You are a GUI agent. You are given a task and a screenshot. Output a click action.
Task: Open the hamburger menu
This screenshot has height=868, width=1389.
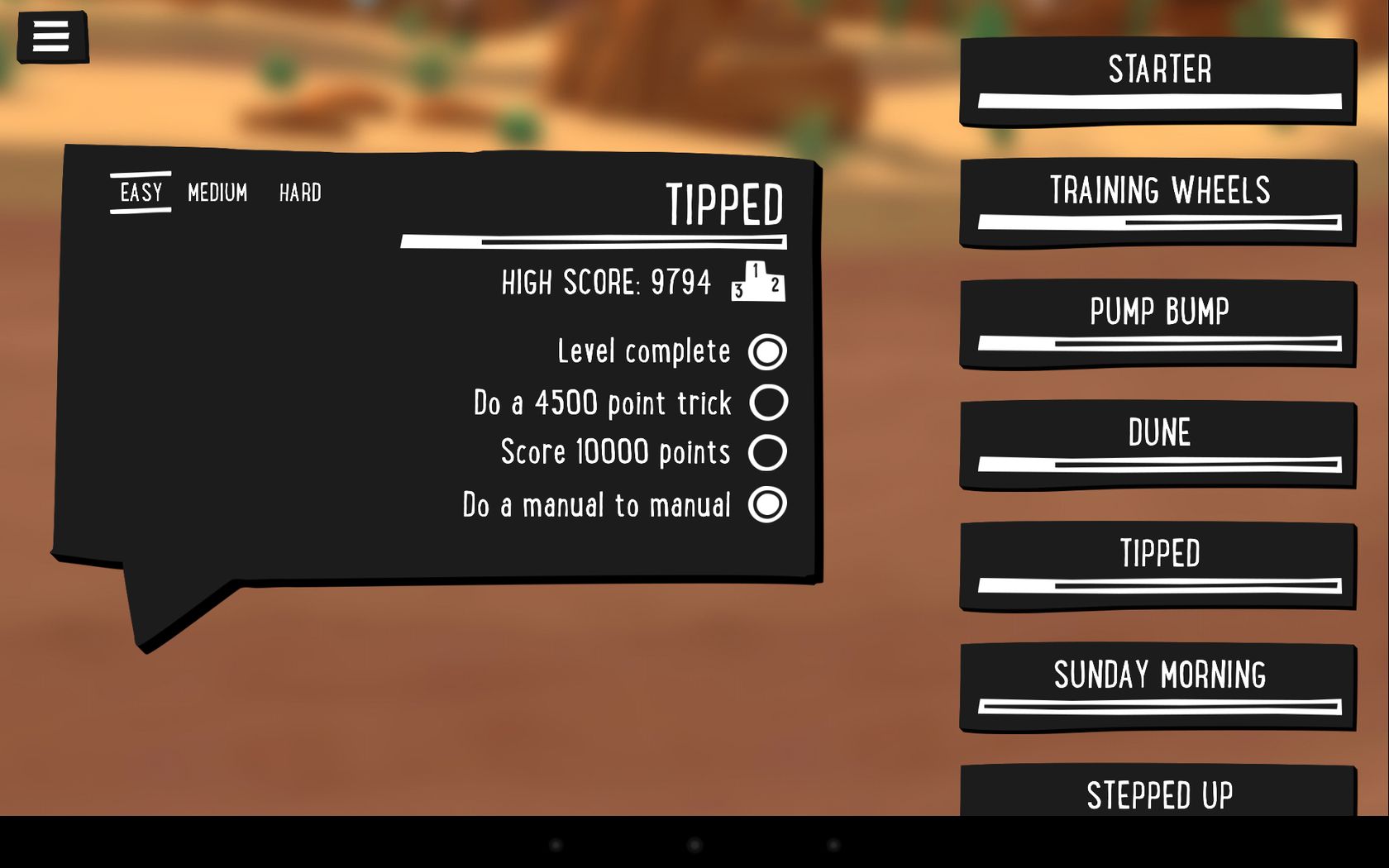point(51,37)
